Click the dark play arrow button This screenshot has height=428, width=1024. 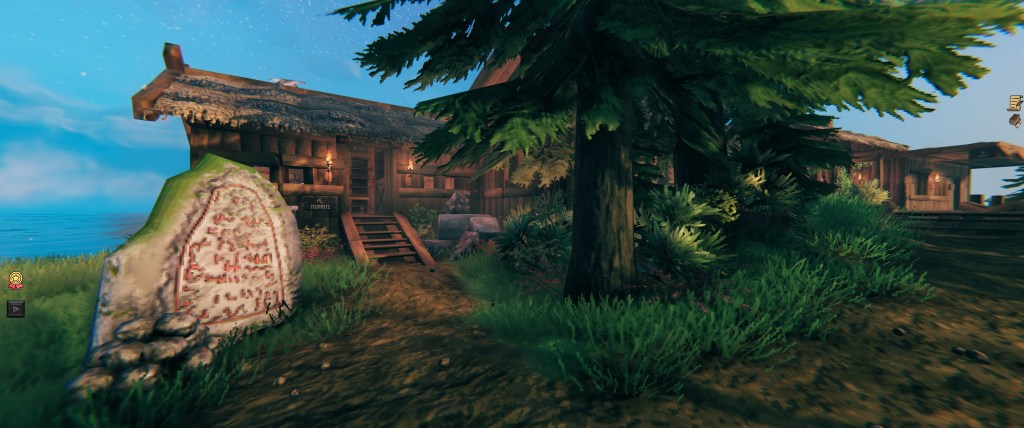[15, 308]
